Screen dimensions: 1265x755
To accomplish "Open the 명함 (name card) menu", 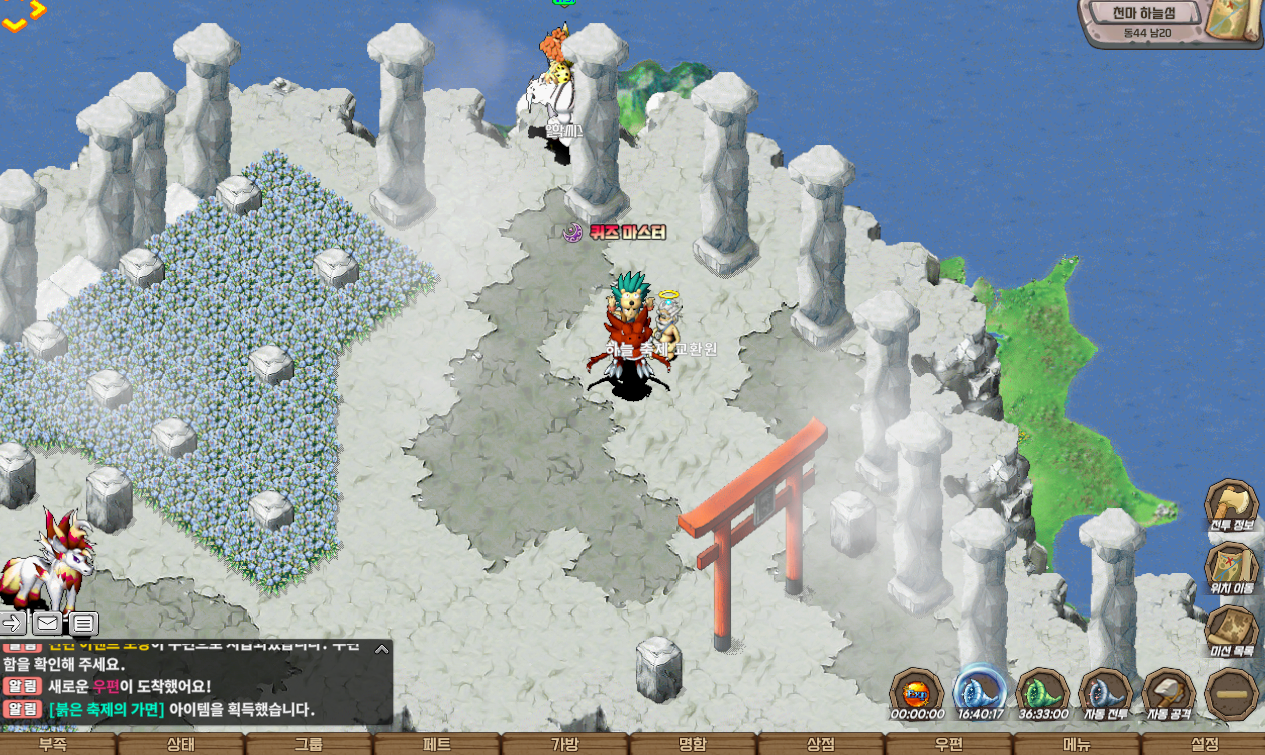I will 692,745.
